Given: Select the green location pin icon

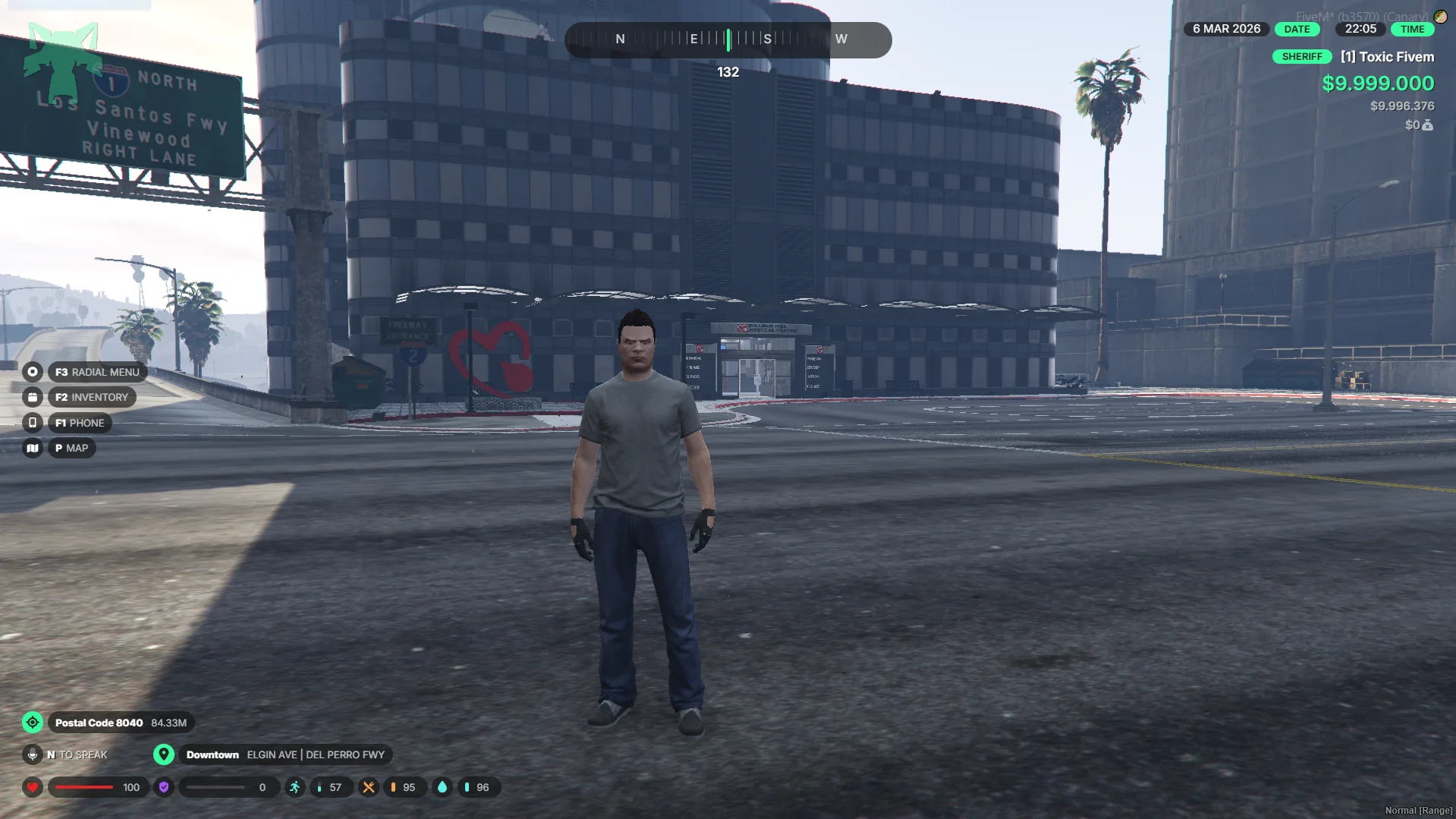Looking at the screenshot, I should tap(163, 754).
